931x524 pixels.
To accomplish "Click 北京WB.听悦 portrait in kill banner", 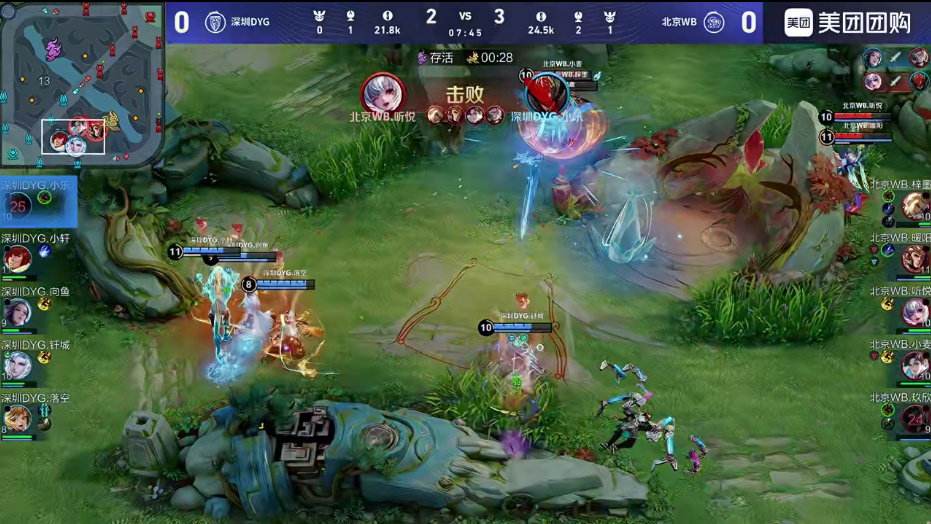I will click(x=383, y=93).
